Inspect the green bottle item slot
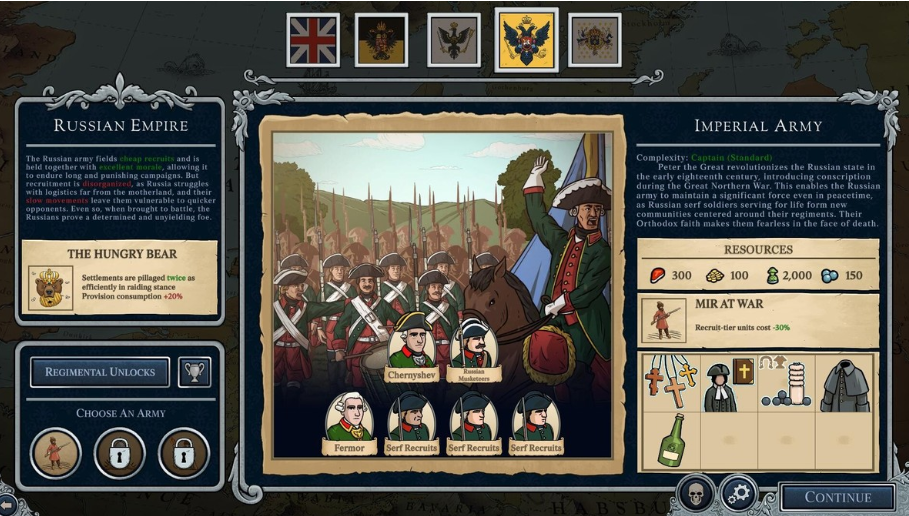The width and height of the screenshot is (909, 516). tap(668, 440)
